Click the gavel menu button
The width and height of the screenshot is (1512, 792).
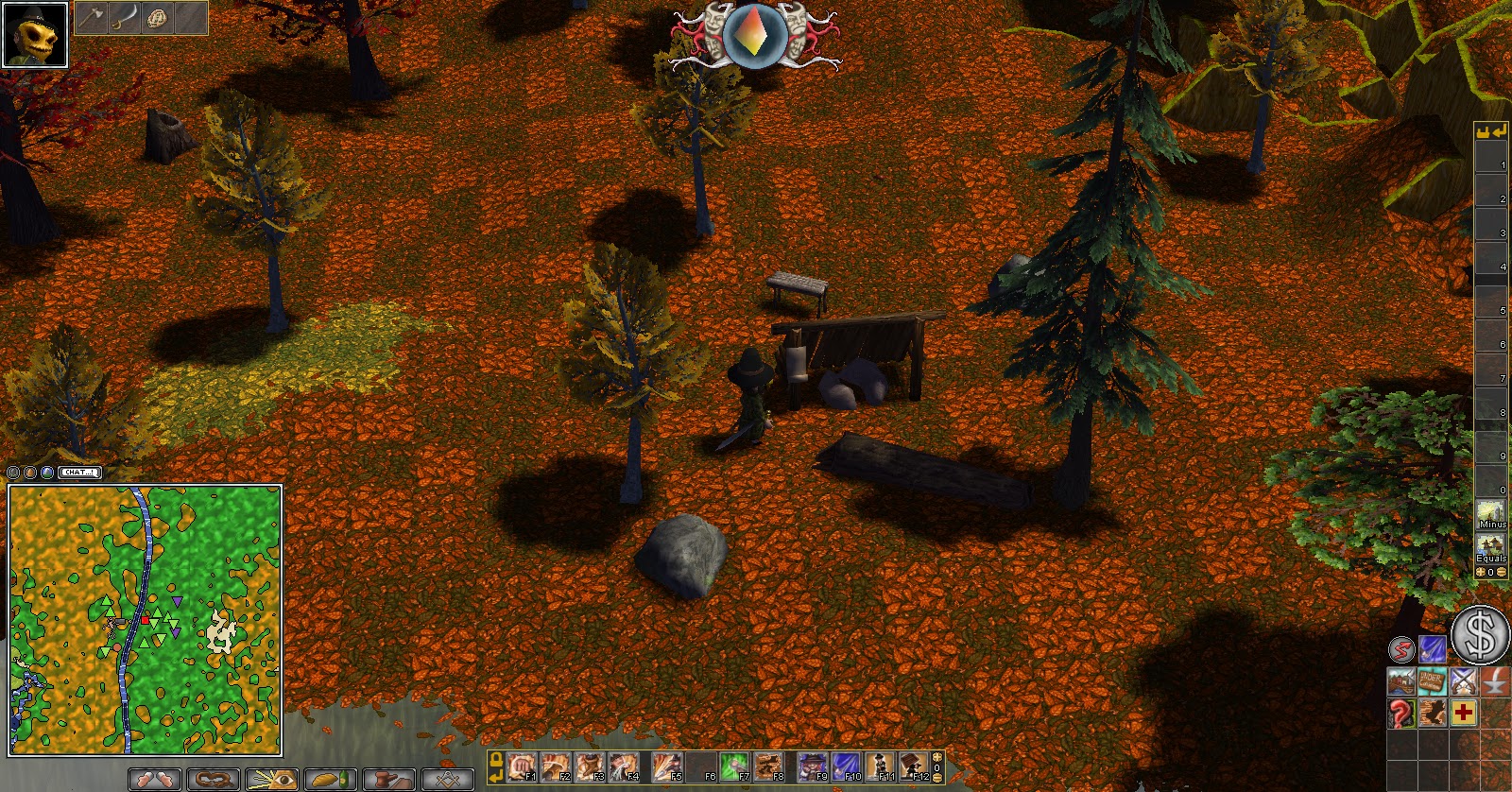388,780
